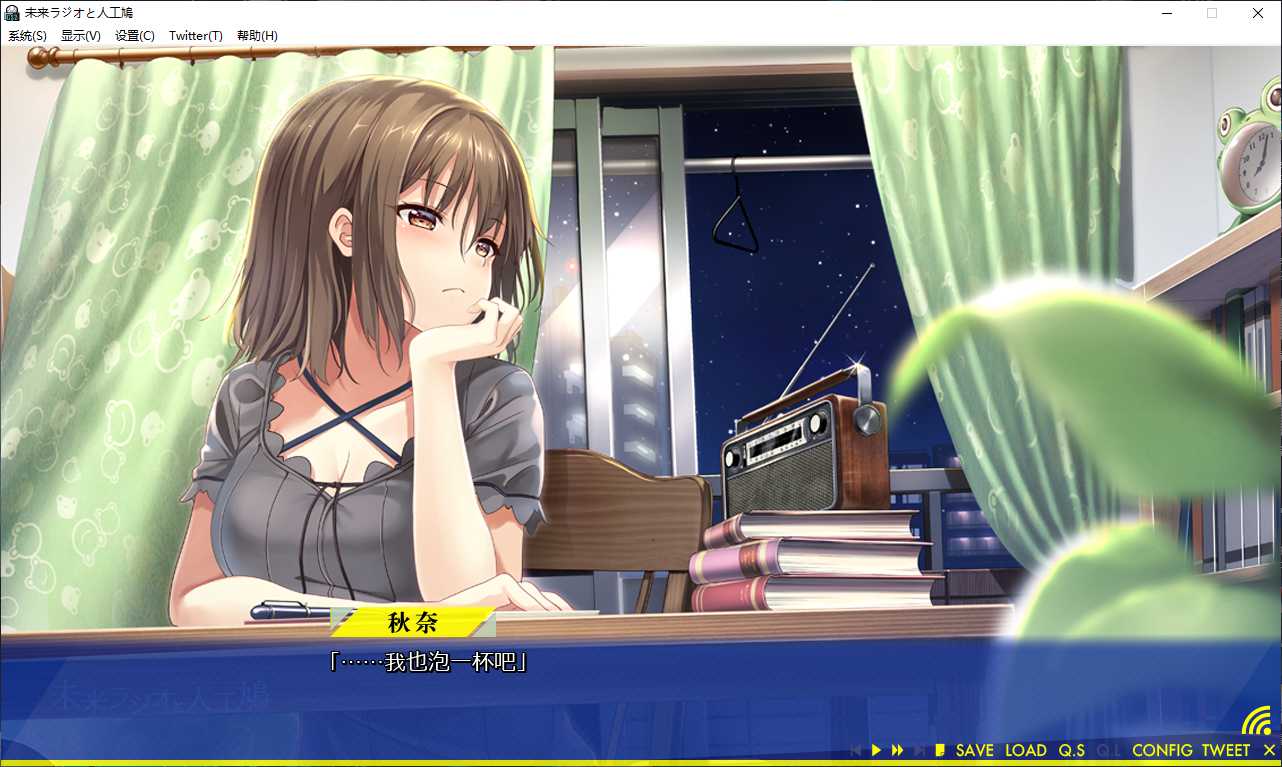Open the LOAD menu
The image size is (1282, 767).
(x=1025, y=750)
